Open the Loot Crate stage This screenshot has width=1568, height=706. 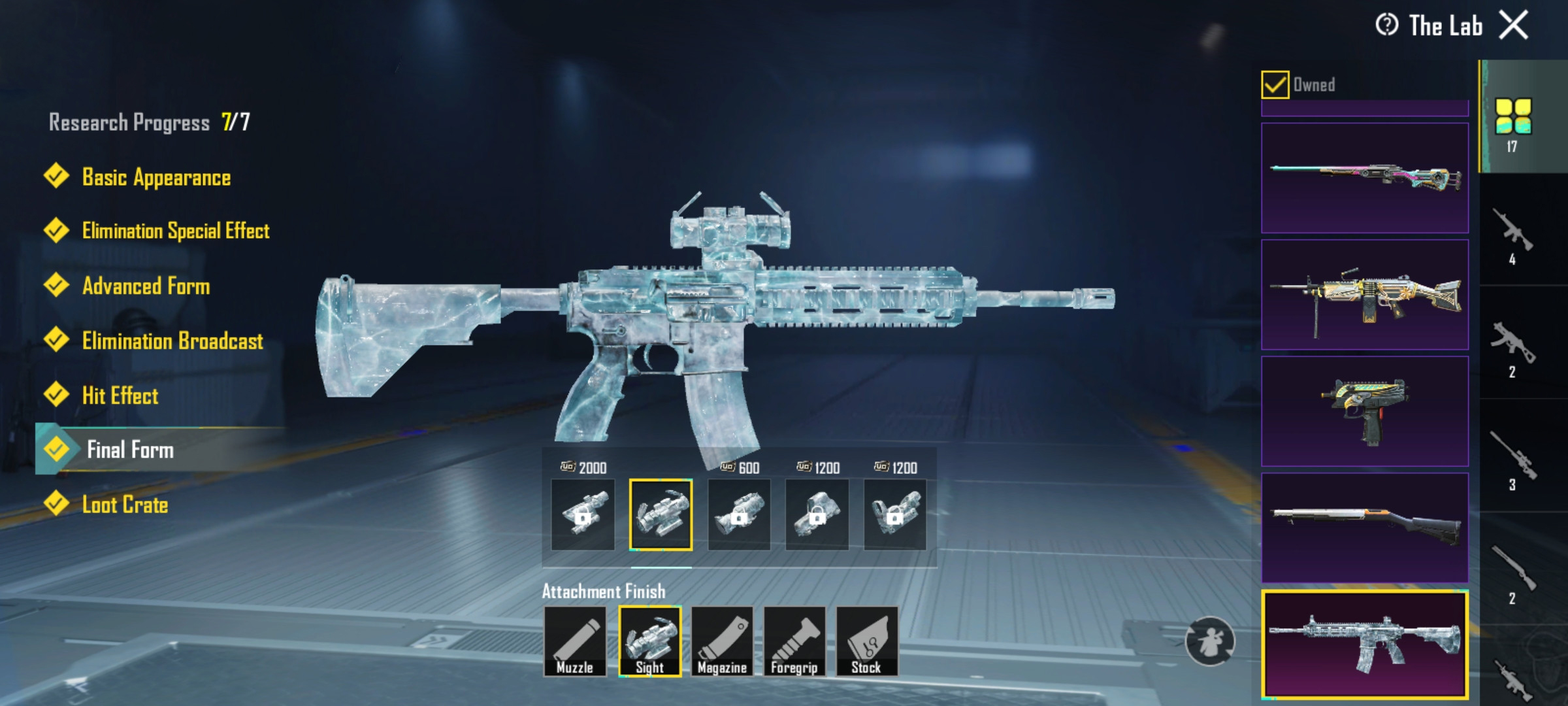125,505
